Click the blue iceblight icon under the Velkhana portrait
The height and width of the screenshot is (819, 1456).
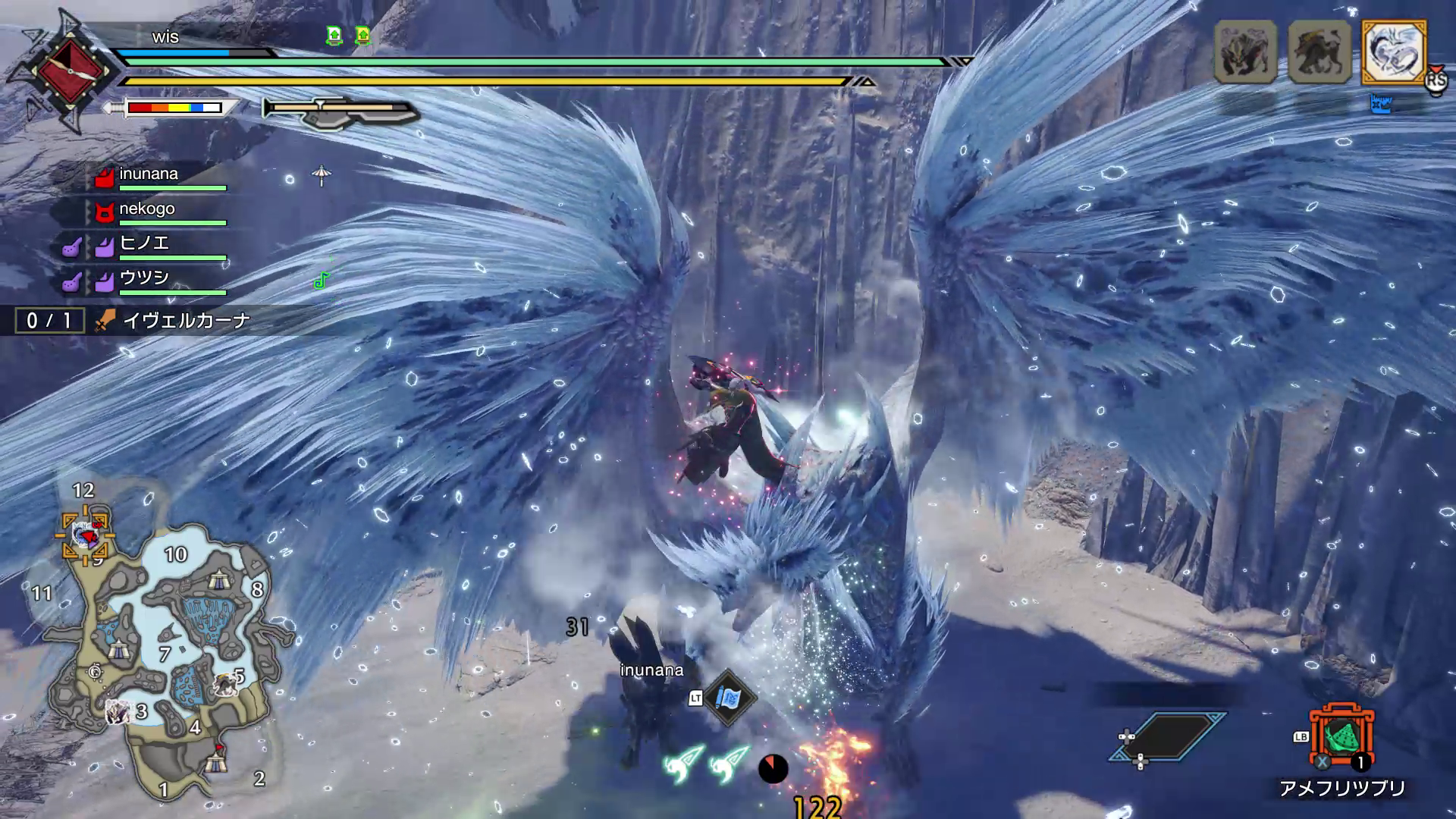point(1382,104)
